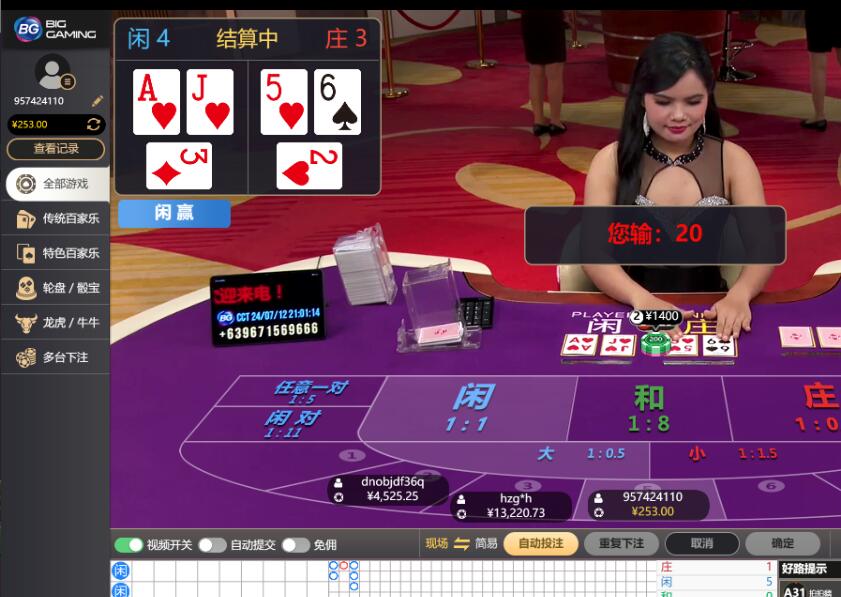Toggle the 自动提交 auto-submit switch
The height and width of the screenshot is (597, 841).
coord(212,545)
